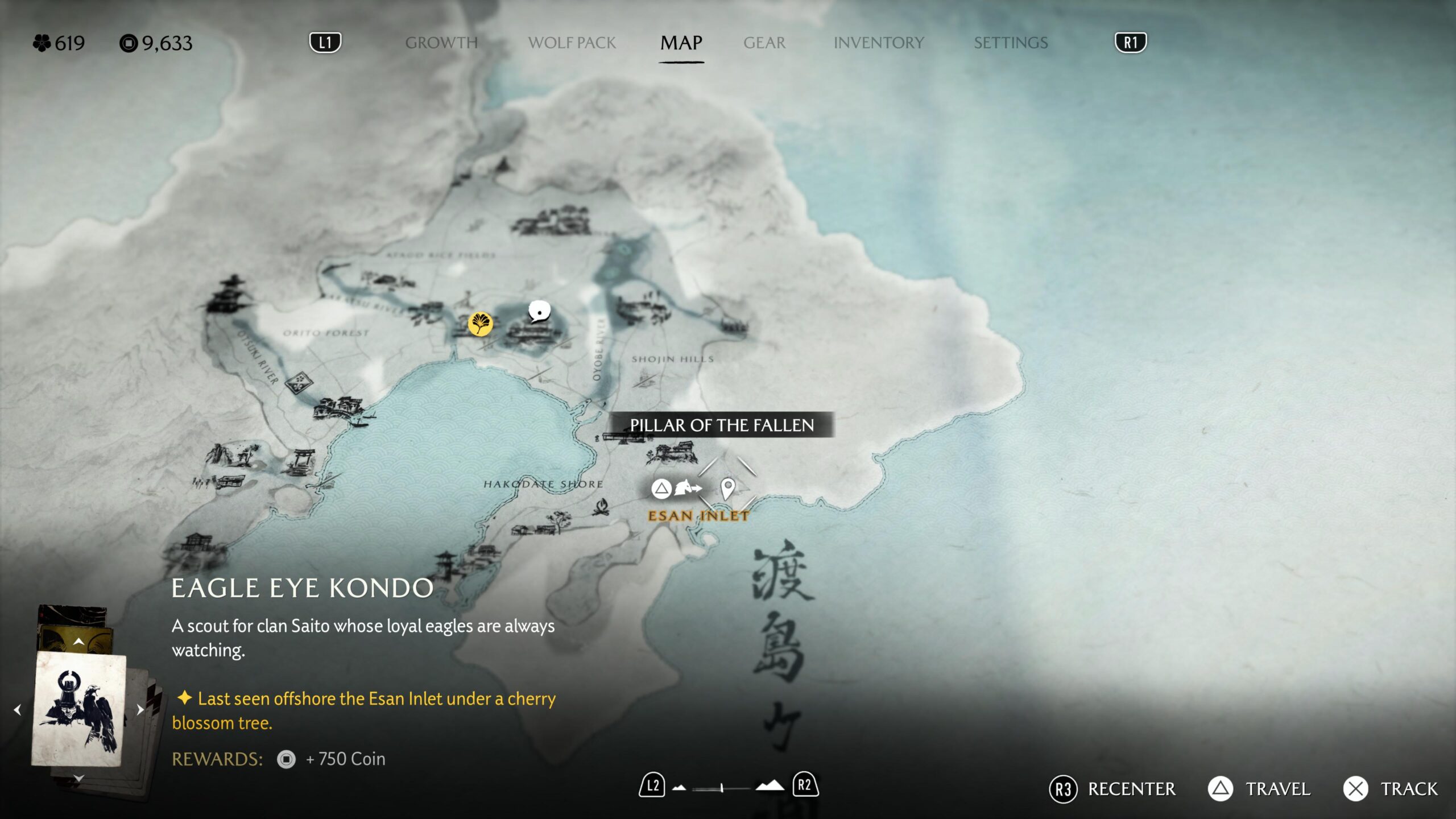Select the Eagle Eye Kondo bounty card

(x=78, y=709)
